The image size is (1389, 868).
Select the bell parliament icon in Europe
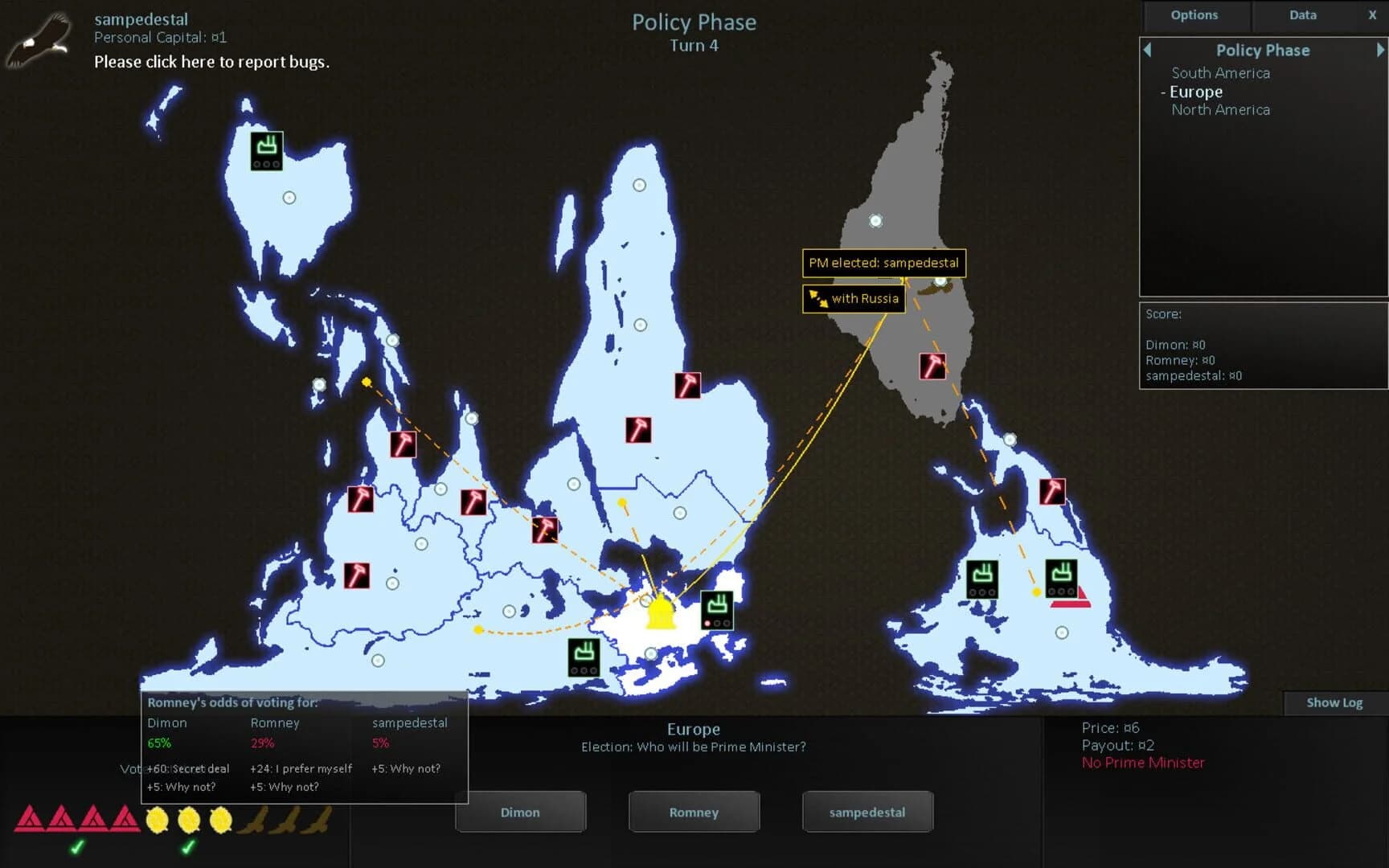pyautogui.click(x=661, y=613)
